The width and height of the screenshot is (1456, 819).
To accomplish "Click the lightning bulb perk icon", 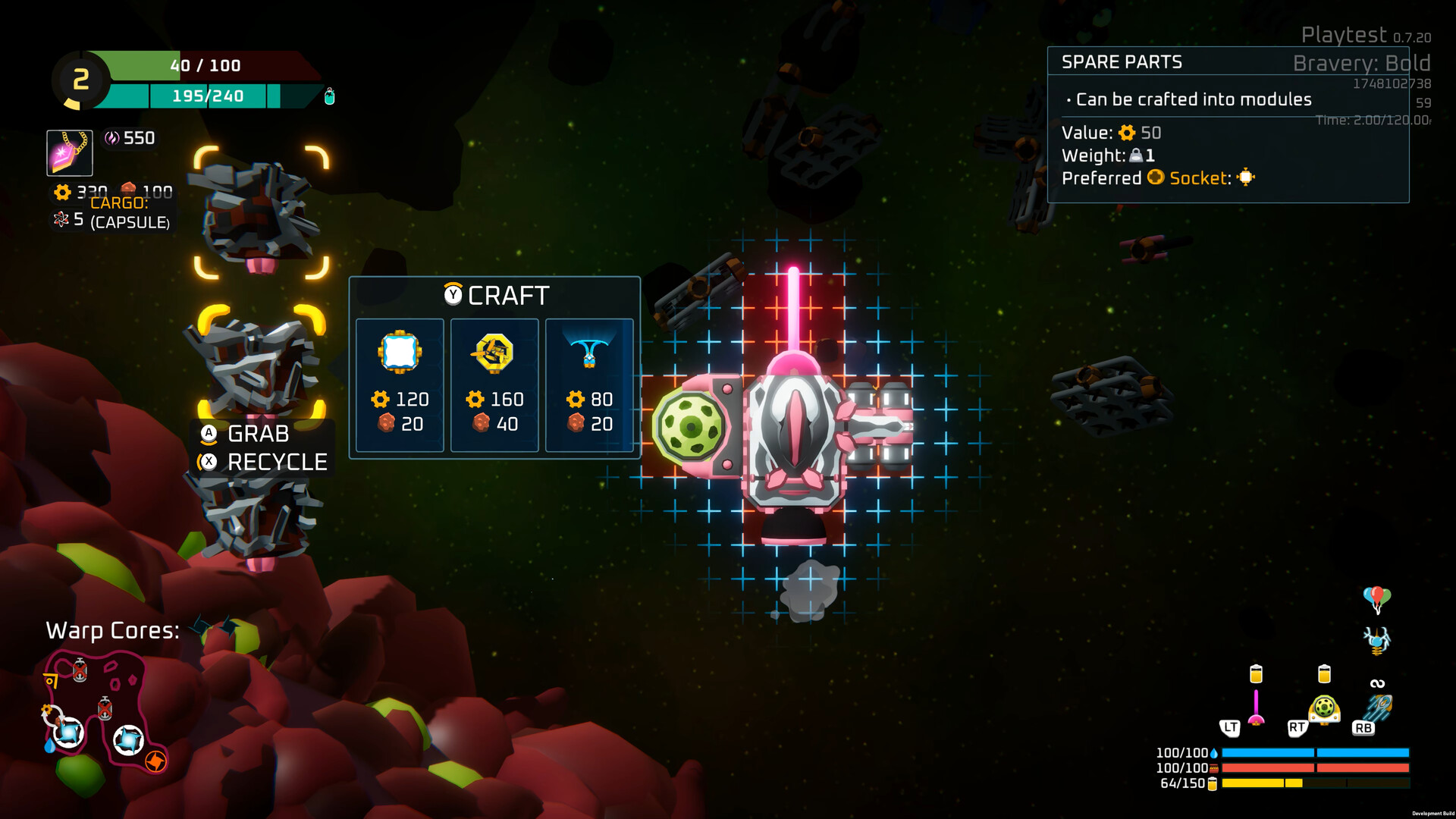I will [1377, 641].
